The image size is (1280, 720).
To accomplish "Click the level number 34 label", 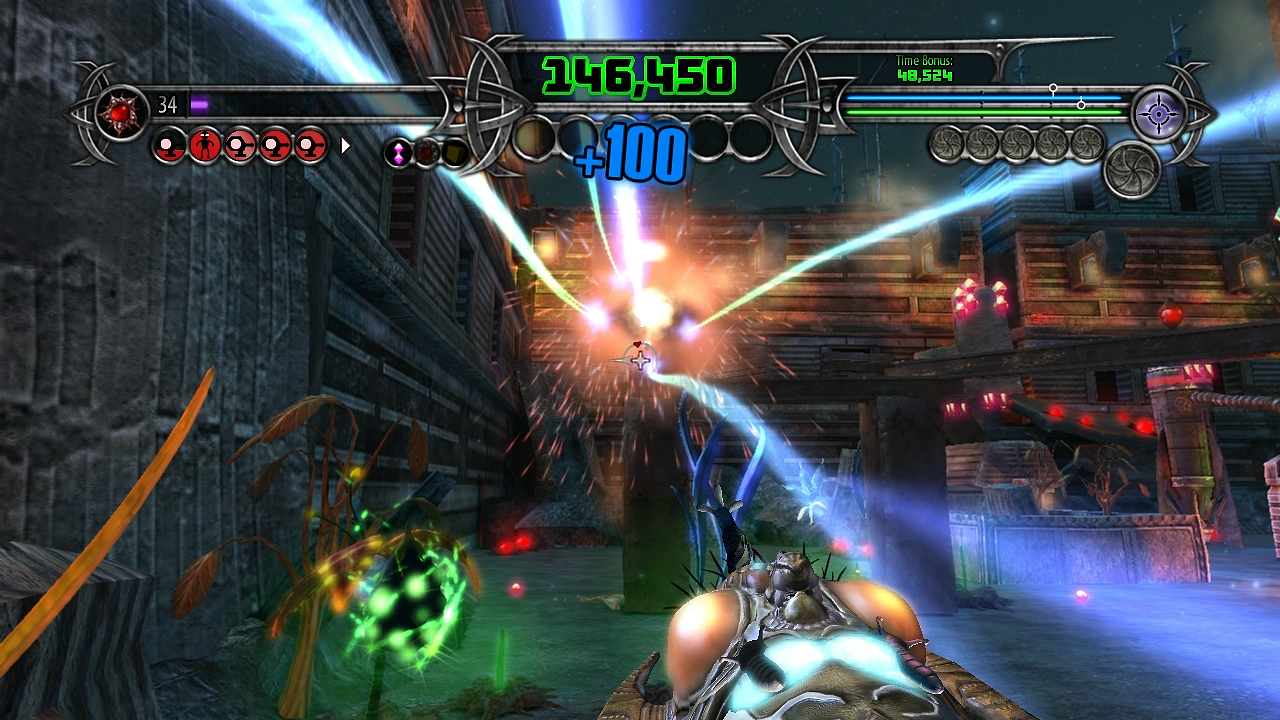I will [x=167, y=103].
